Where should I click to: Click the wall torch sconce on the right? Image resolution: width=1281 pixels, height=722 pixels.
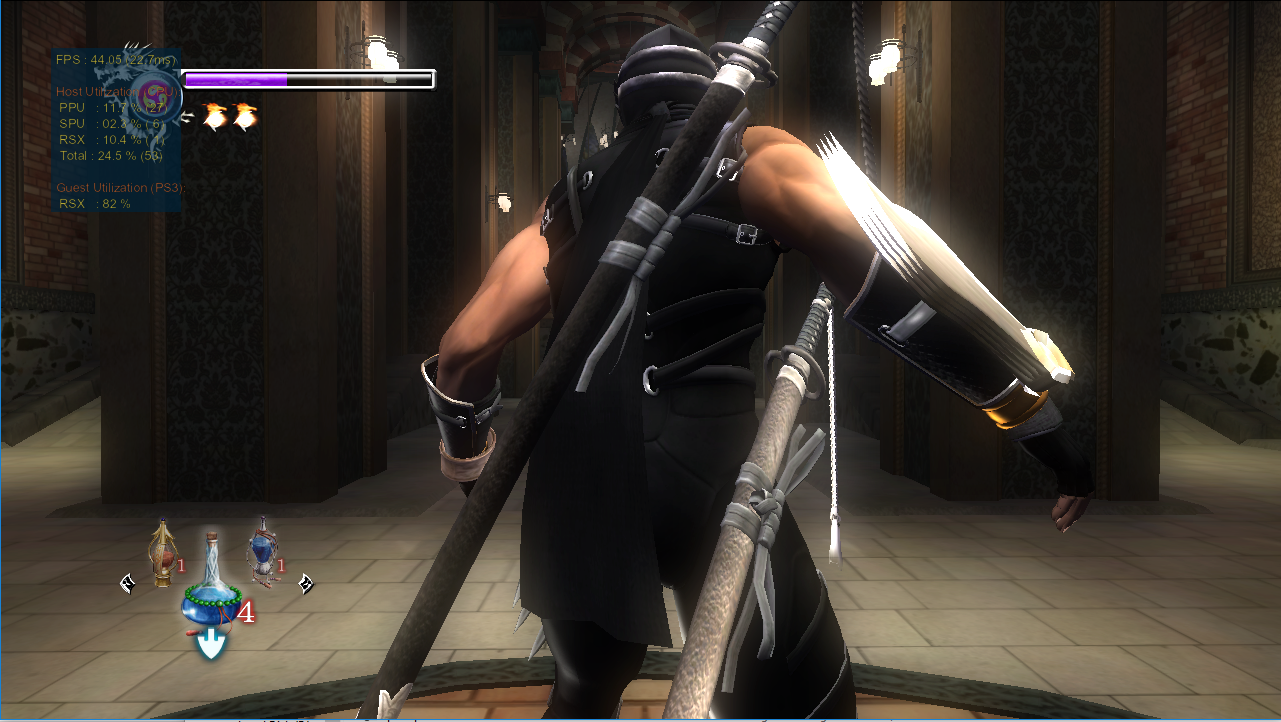coord(886,60)
